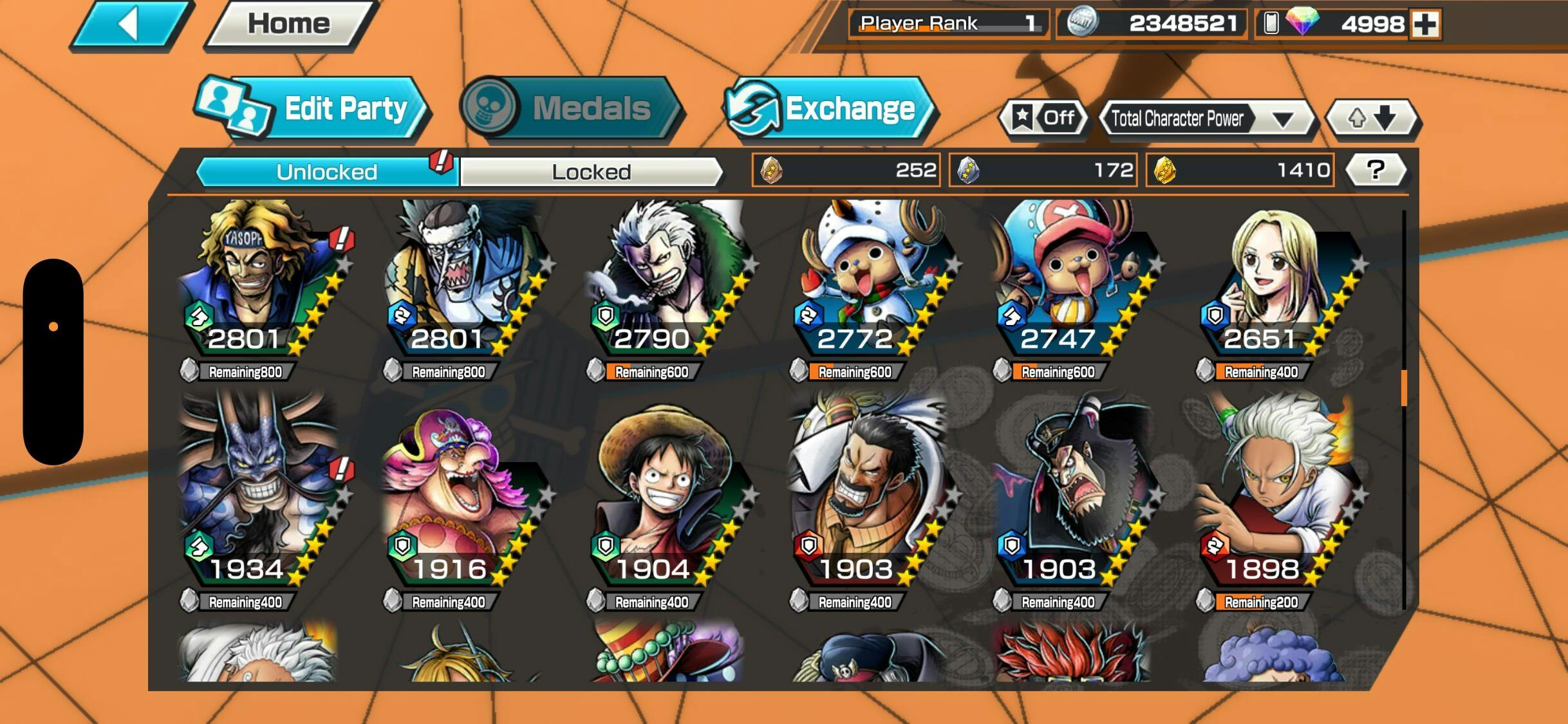This screenshot has width=1568, height=724.
Task: Add rainbow diamonds with the plus button
Action: click(1425, 24)
